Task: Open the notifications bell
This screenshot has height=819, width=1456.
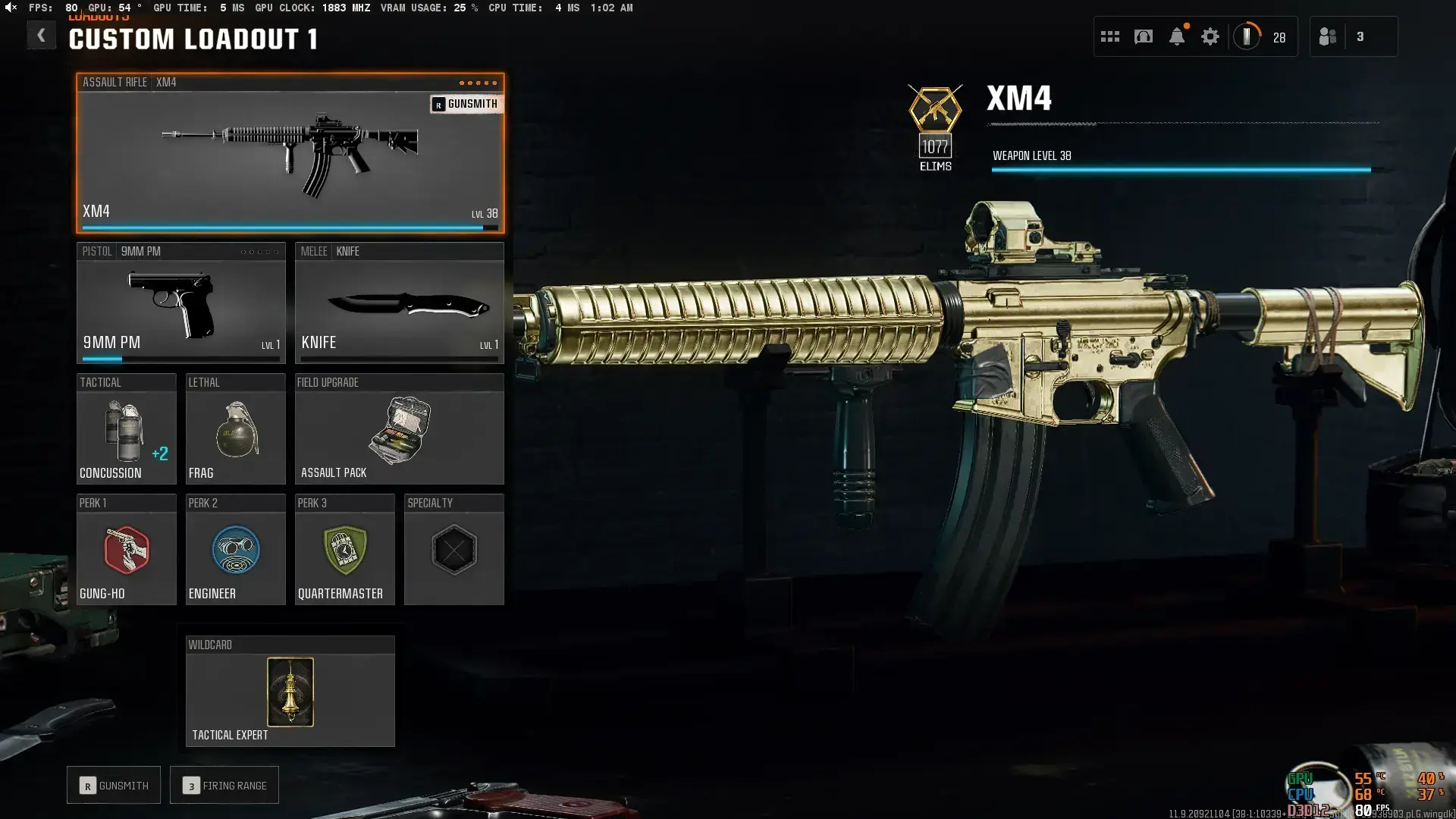Action: [x=1177, y=36]
